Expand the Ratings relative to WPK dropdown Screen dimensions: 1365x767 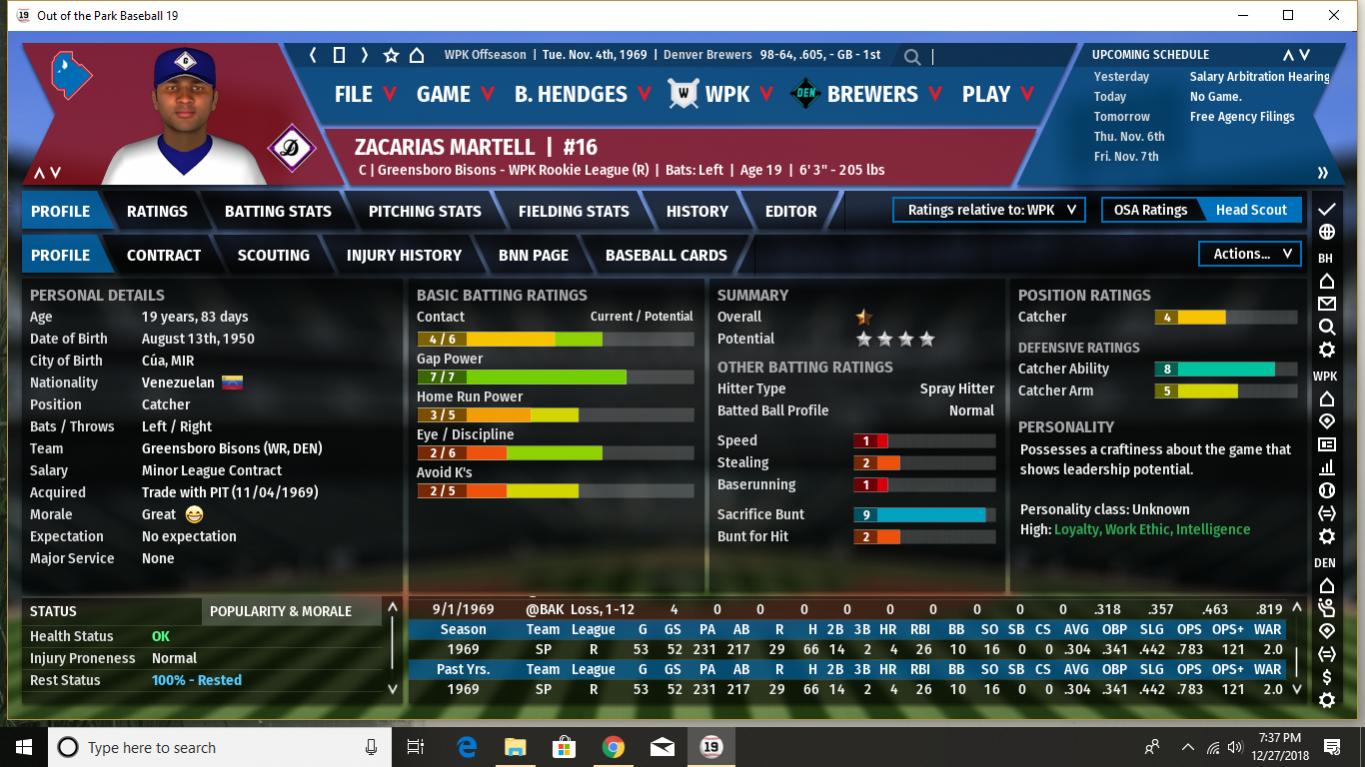point(989,210)
